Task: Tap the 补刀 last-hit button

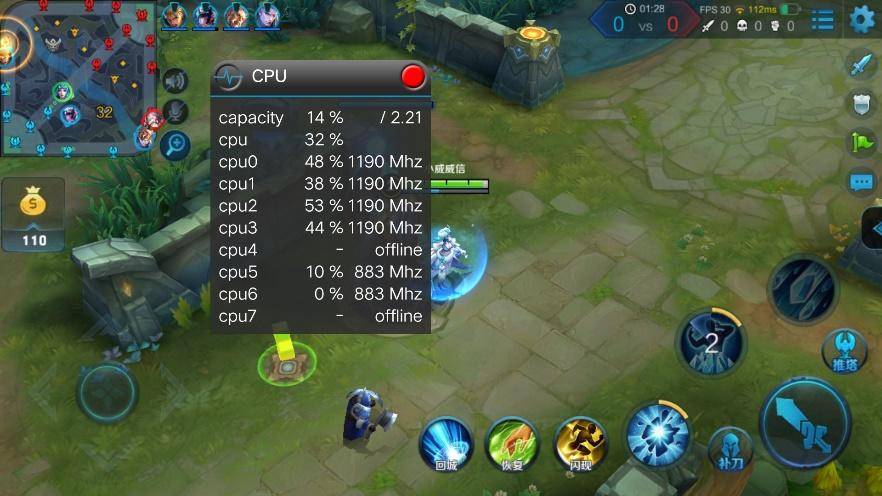Action: point(730,449)
